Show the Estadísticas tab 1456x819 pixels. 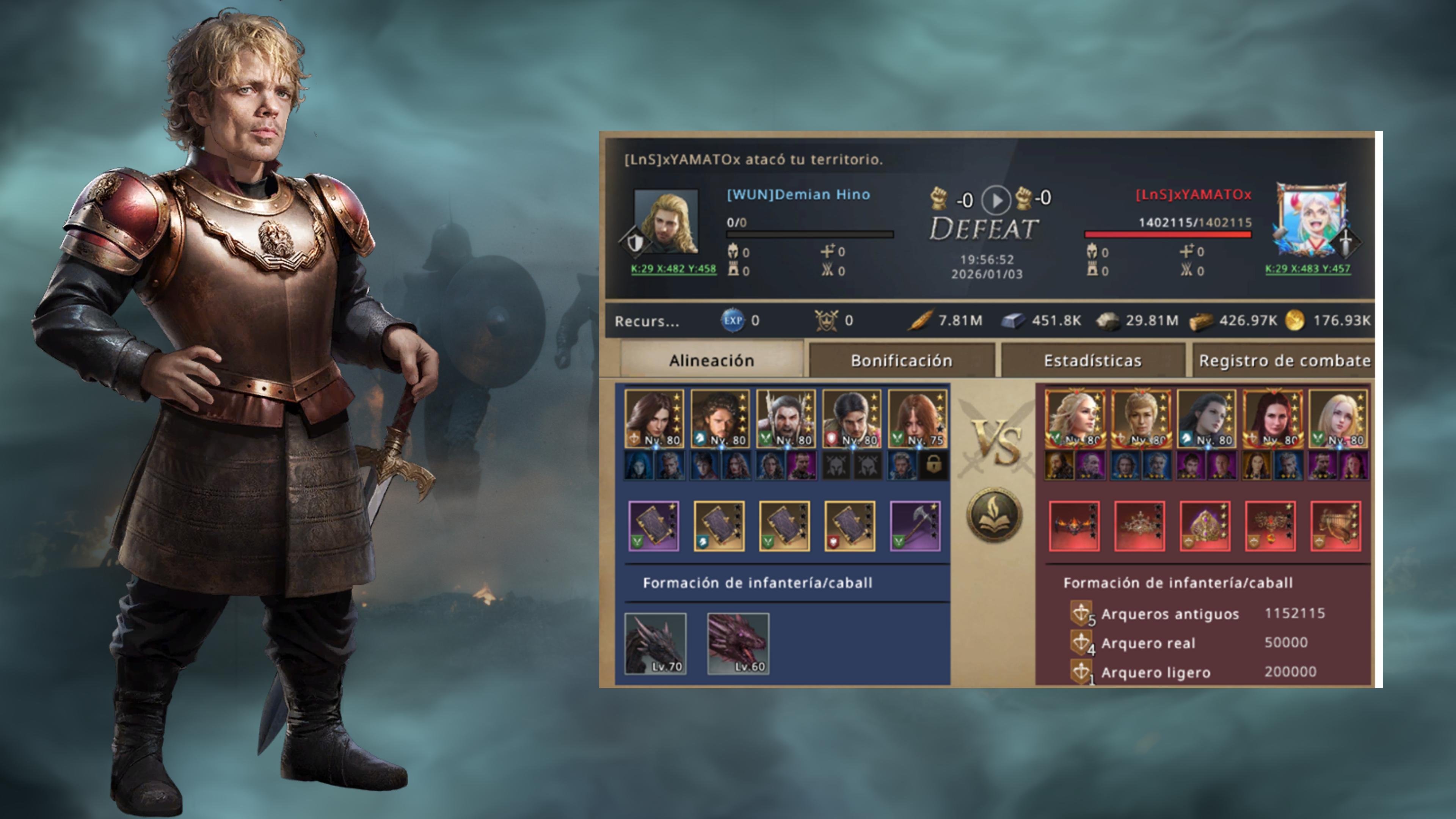pyautogui.click(x=1092, y=360)
